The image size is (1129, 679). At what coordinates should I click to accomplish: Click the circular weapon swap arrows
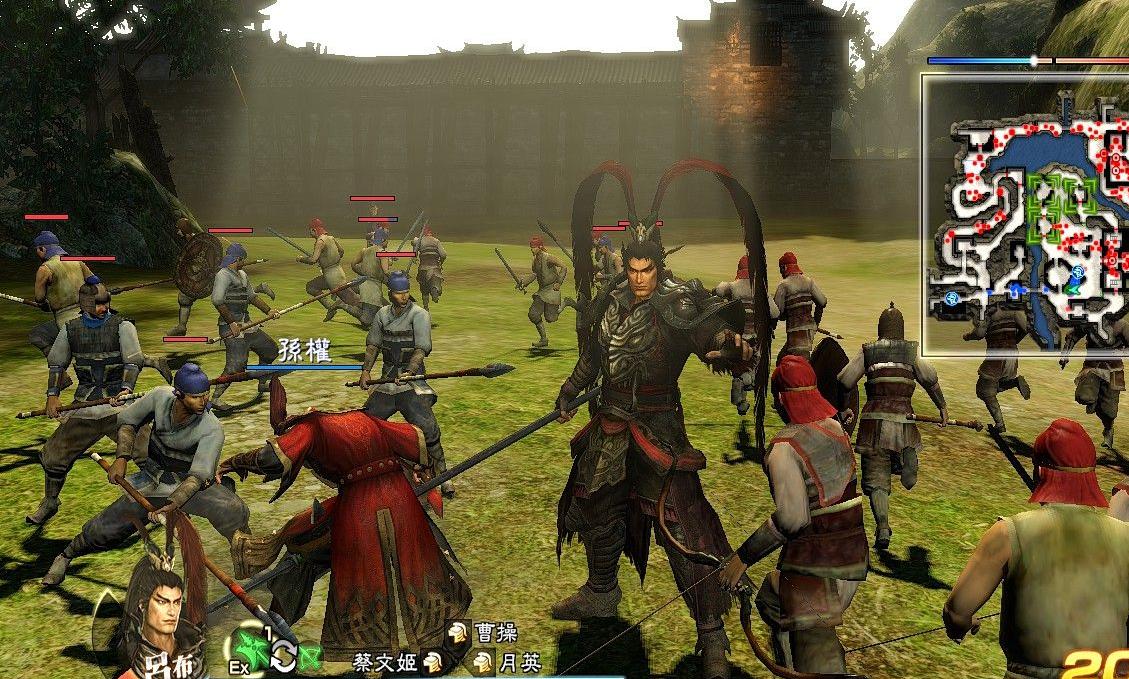(x=283, y=656)
